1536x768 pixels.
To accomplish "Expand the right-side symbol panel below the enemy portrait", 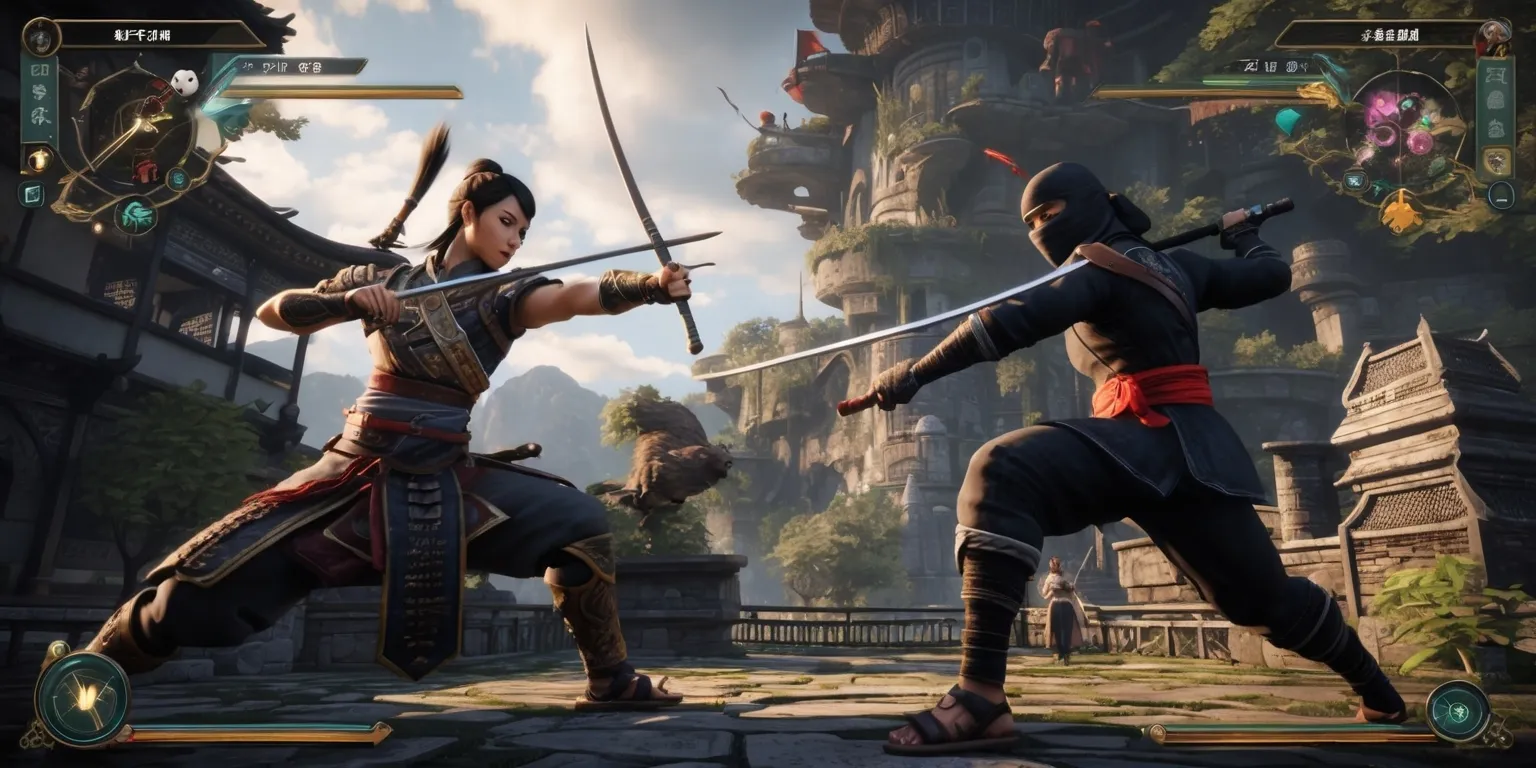I will coord(1496,102).
